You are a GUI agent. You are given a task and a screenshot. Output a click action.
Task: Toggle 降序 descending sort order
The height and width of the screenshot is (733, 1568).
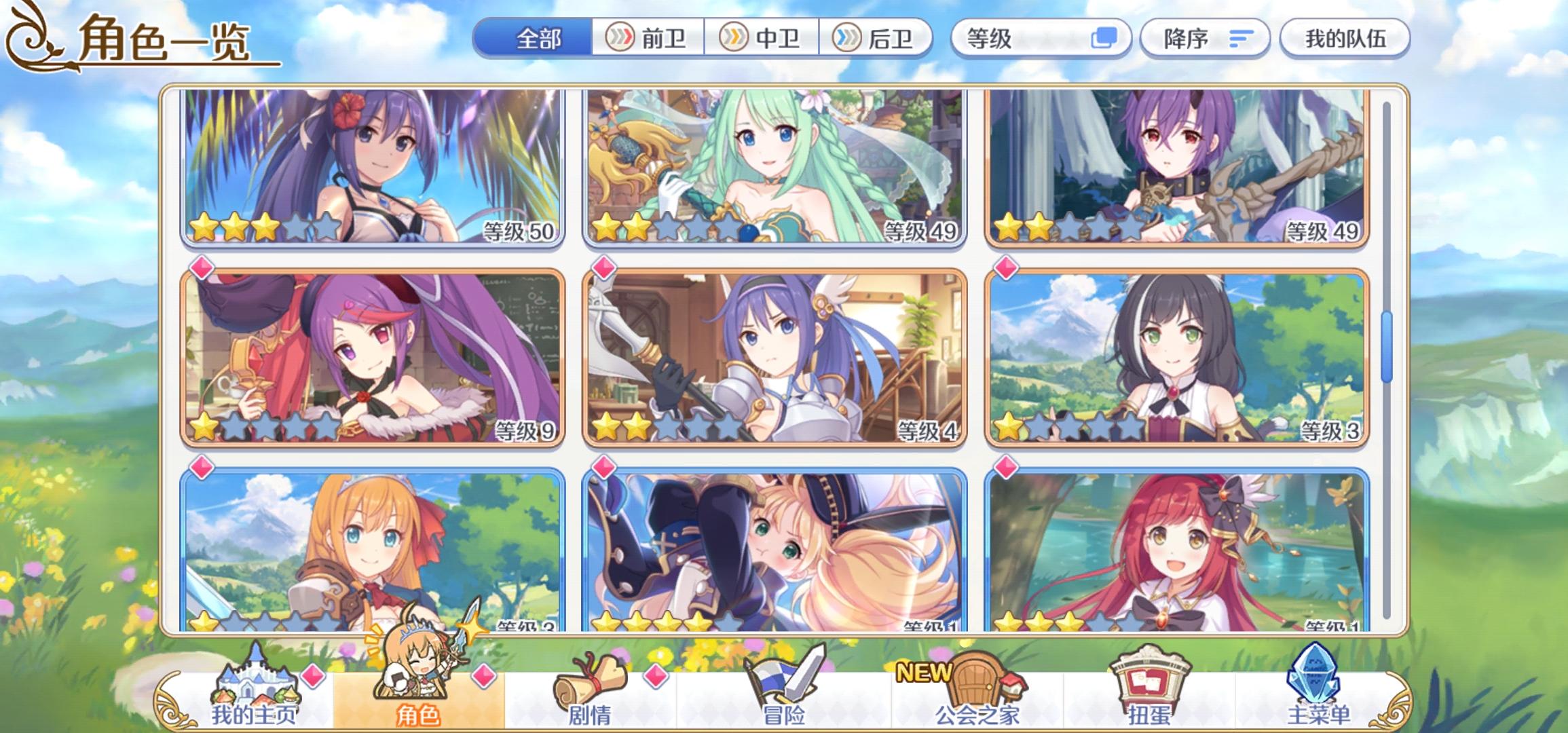(x=1205, y=39)
